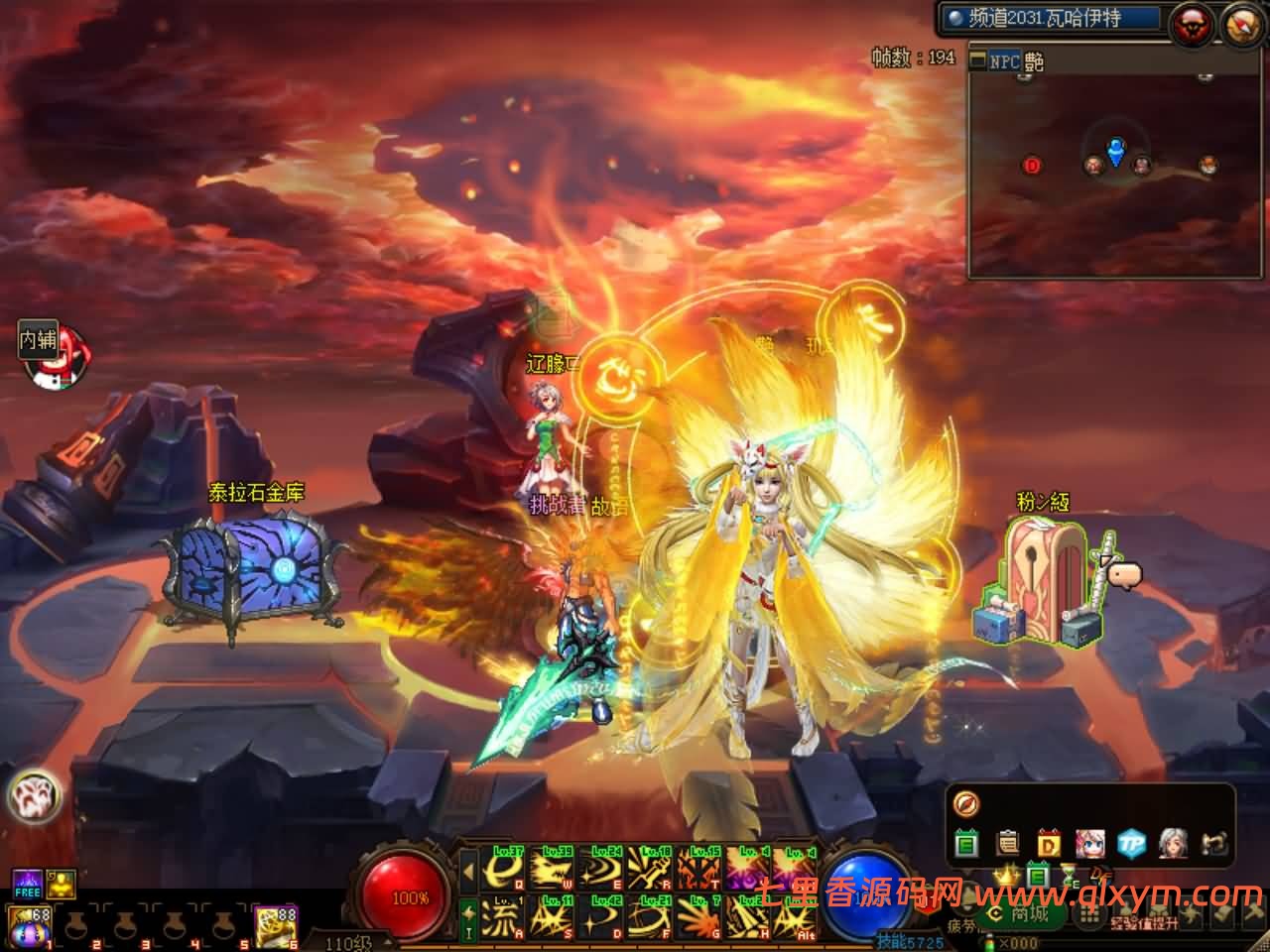This screenshot has height=952, width=1270.
Task: Activate the wolf head skill on W
Action: (x=552, y=868)
